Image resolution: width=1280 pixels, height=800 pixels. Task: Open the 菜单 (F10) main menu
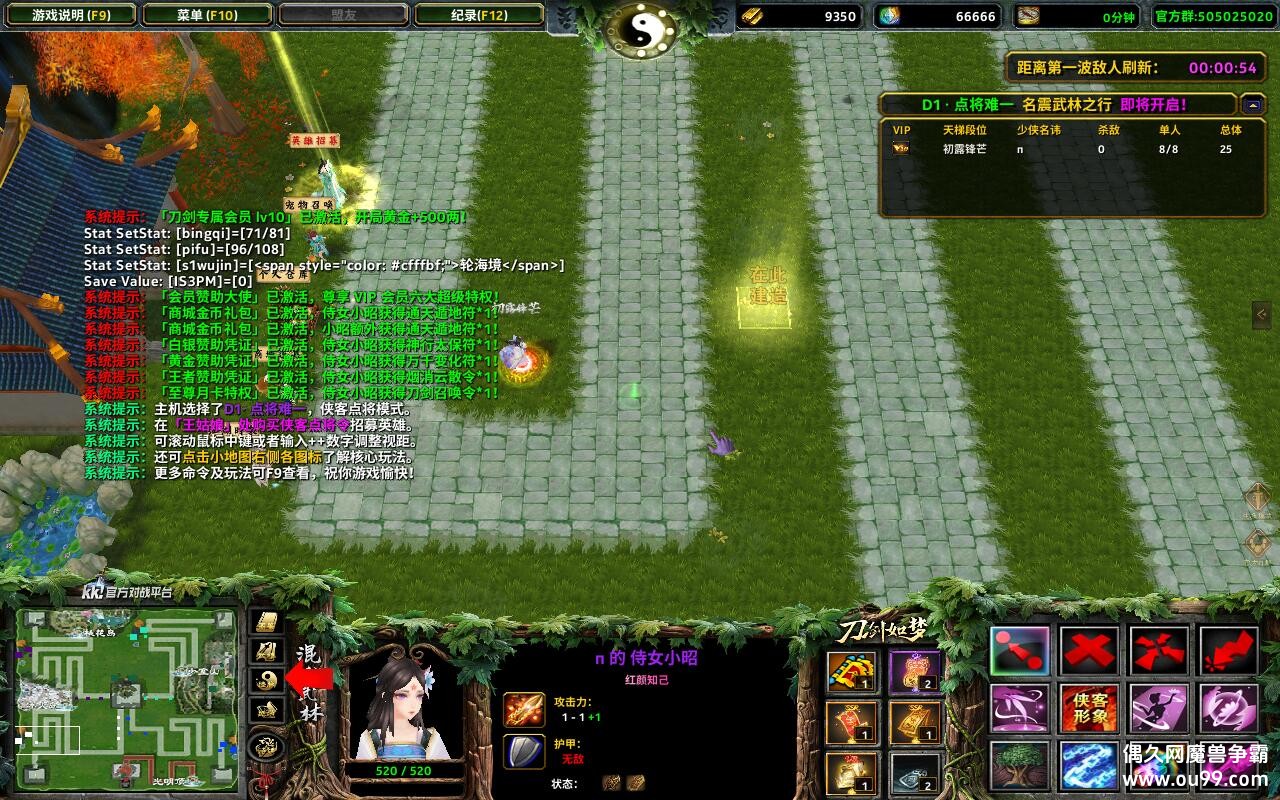[207, 15]
